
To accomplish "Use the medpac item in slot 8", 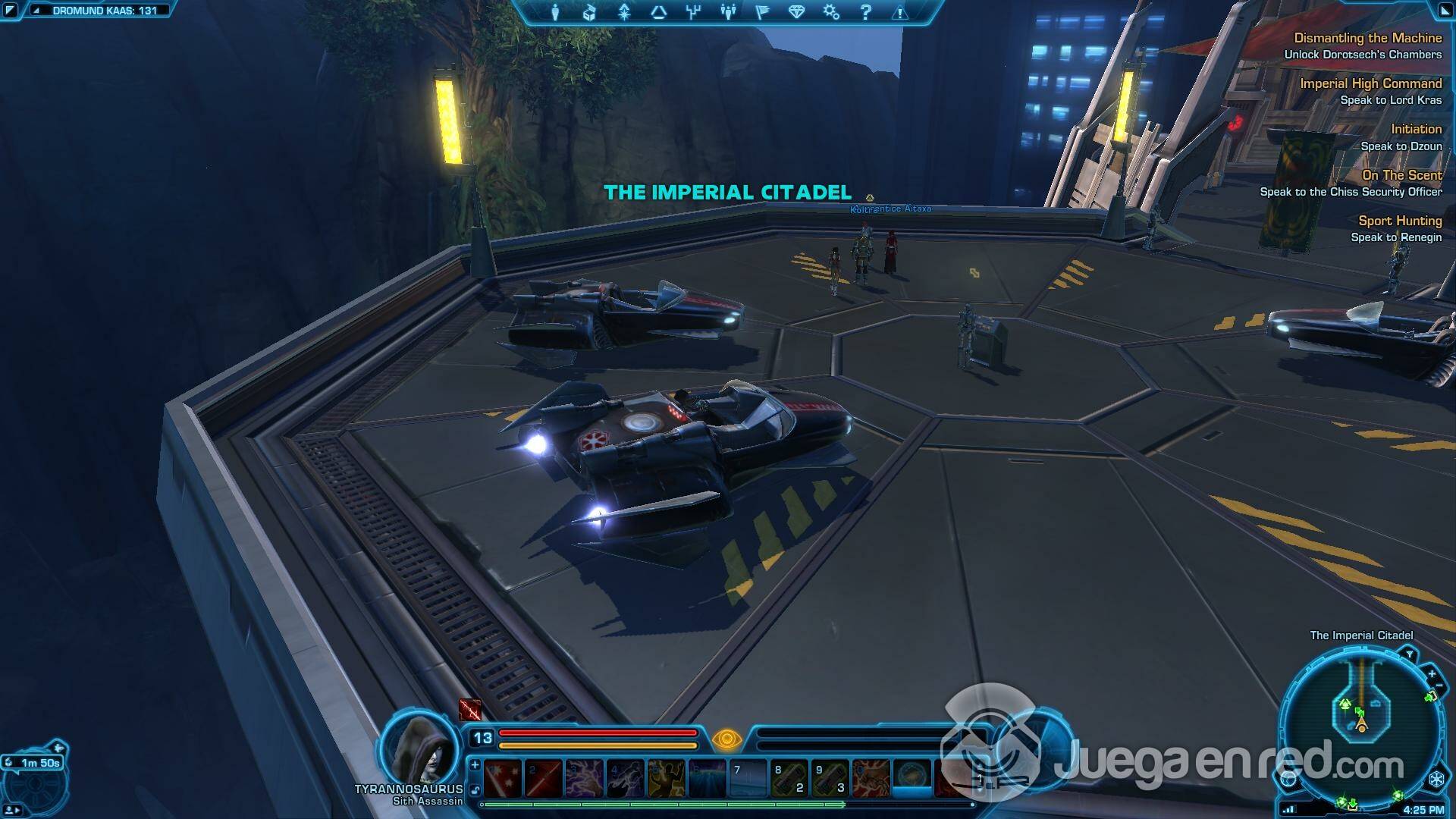I will 789,779.
